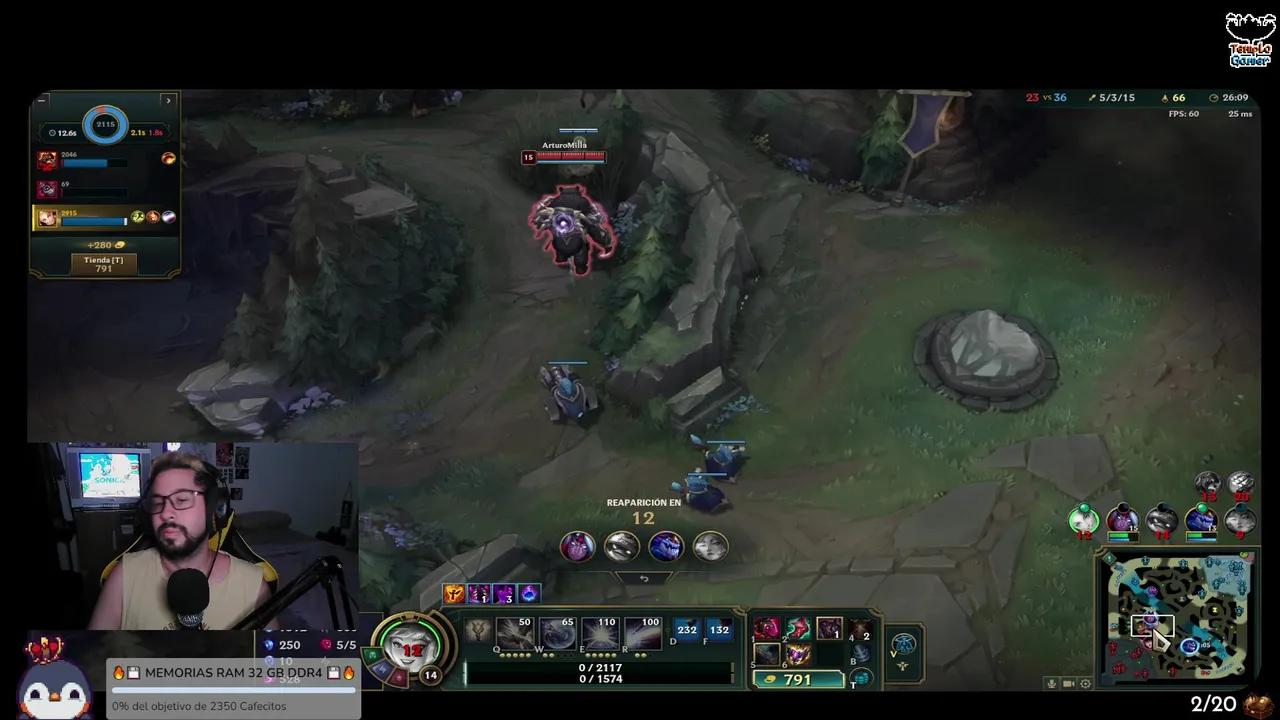Click the recall icon next to the B key
Viewport: 1280px width, 720px height.
coord(862,650)
